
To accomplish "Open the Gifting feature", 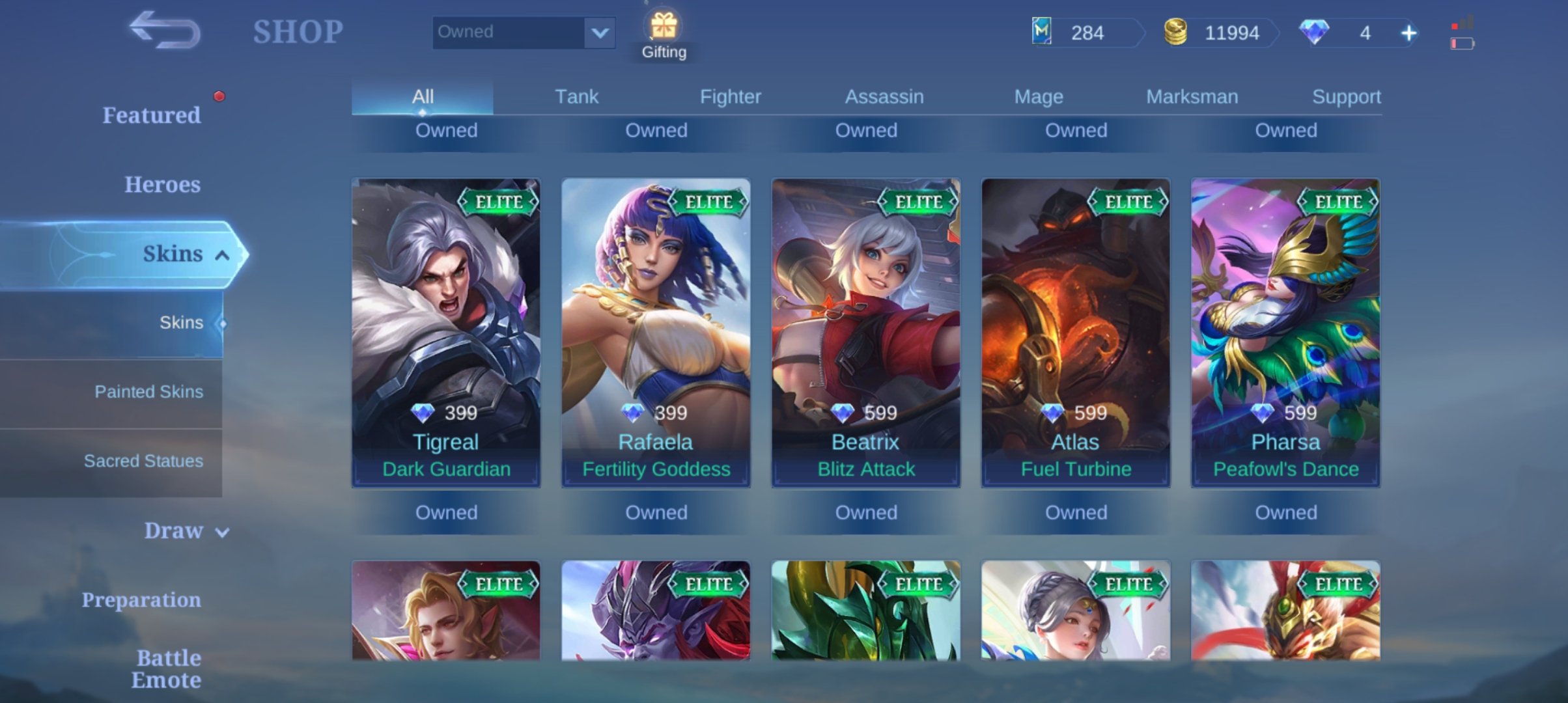I will point(664,36).
